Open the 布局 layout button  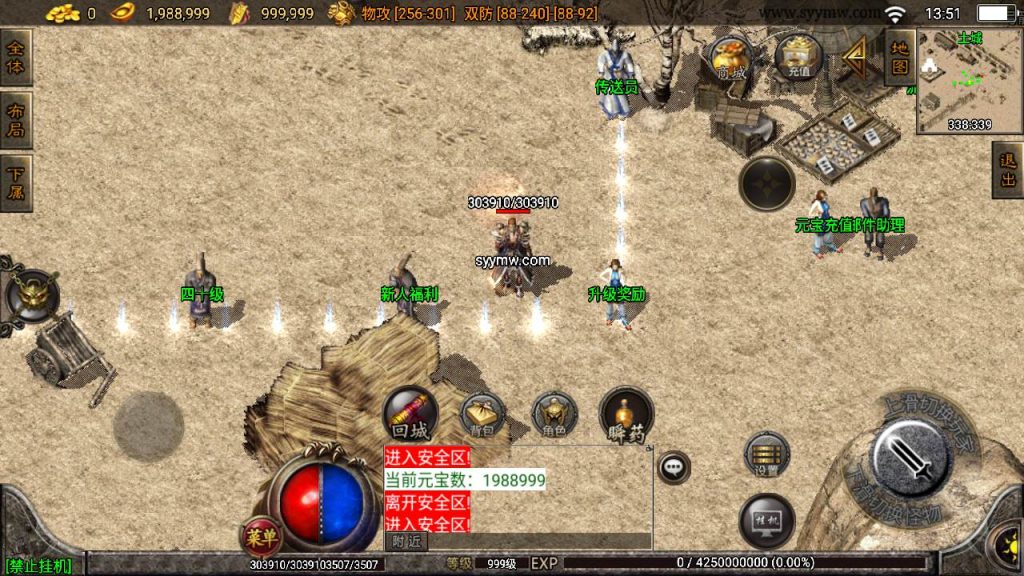[16, 121]
